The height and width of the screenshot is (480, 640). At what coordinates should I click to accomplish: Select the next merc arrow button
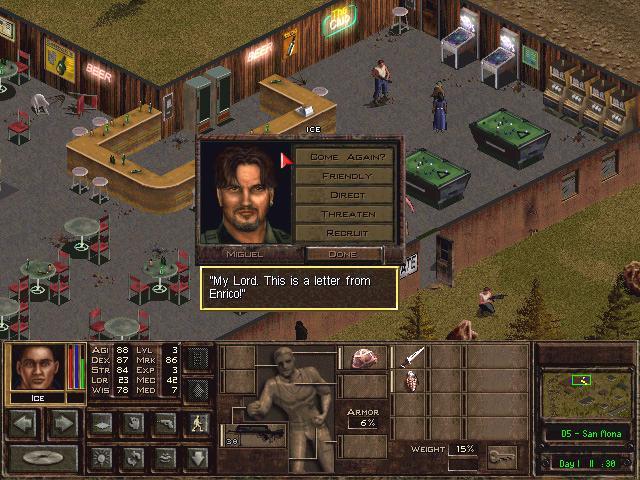point(62,424)
